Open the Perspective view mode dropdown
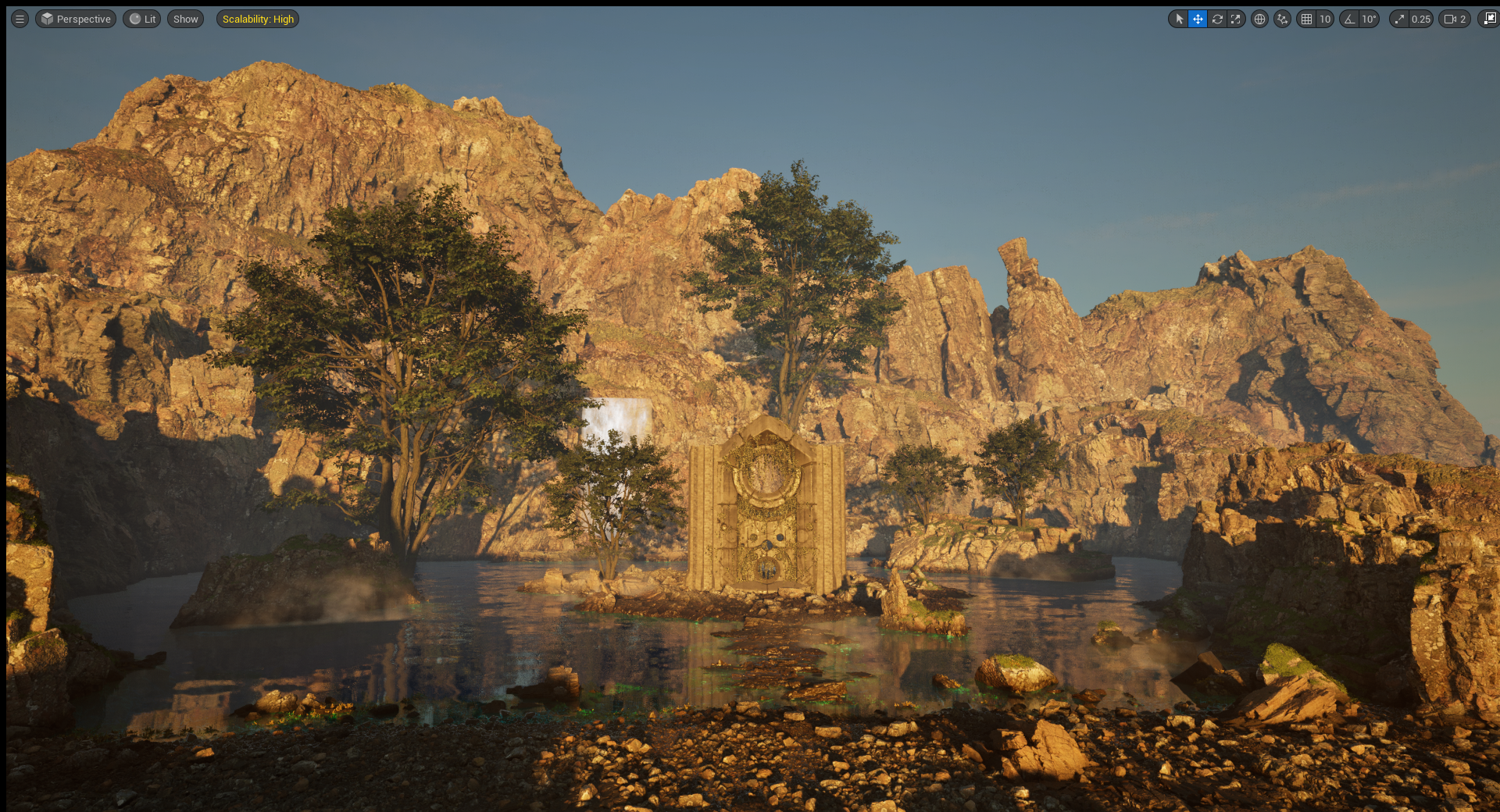This screenshot has height=812, width=1500. click(x=76, y=19)
